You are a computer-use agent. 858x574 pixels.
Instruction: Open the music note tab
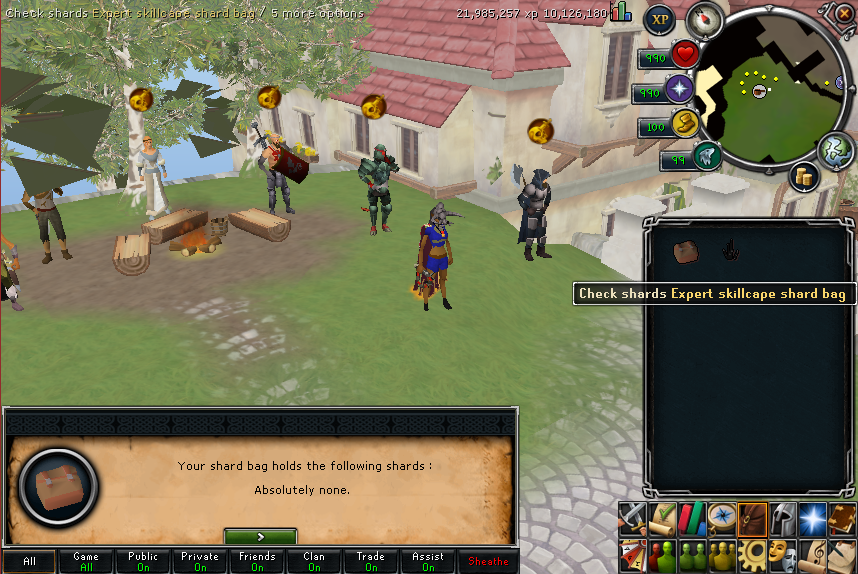[812, 551]
